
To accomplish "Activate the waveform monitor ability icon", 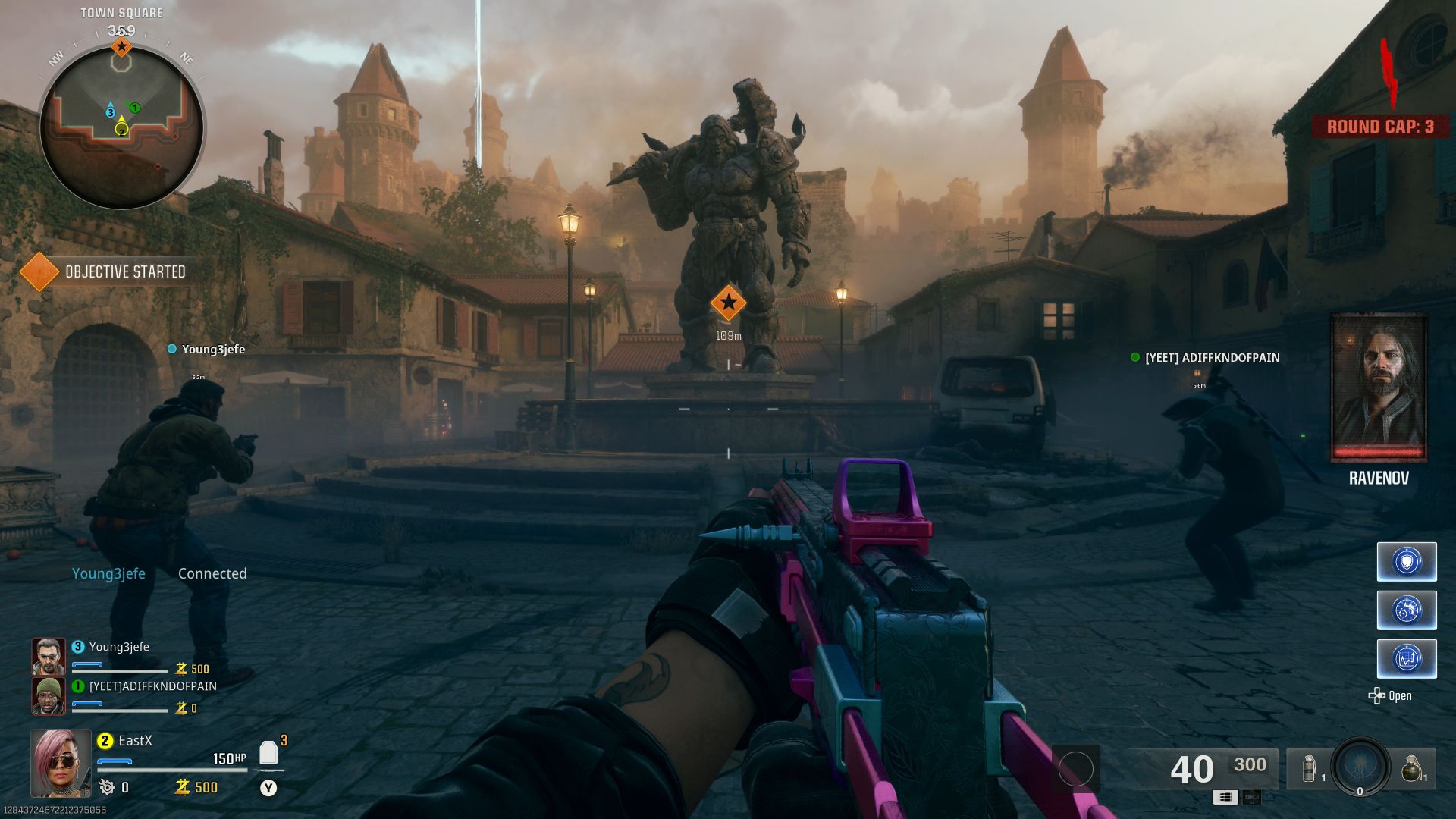I will click(x=1407, y=658).
